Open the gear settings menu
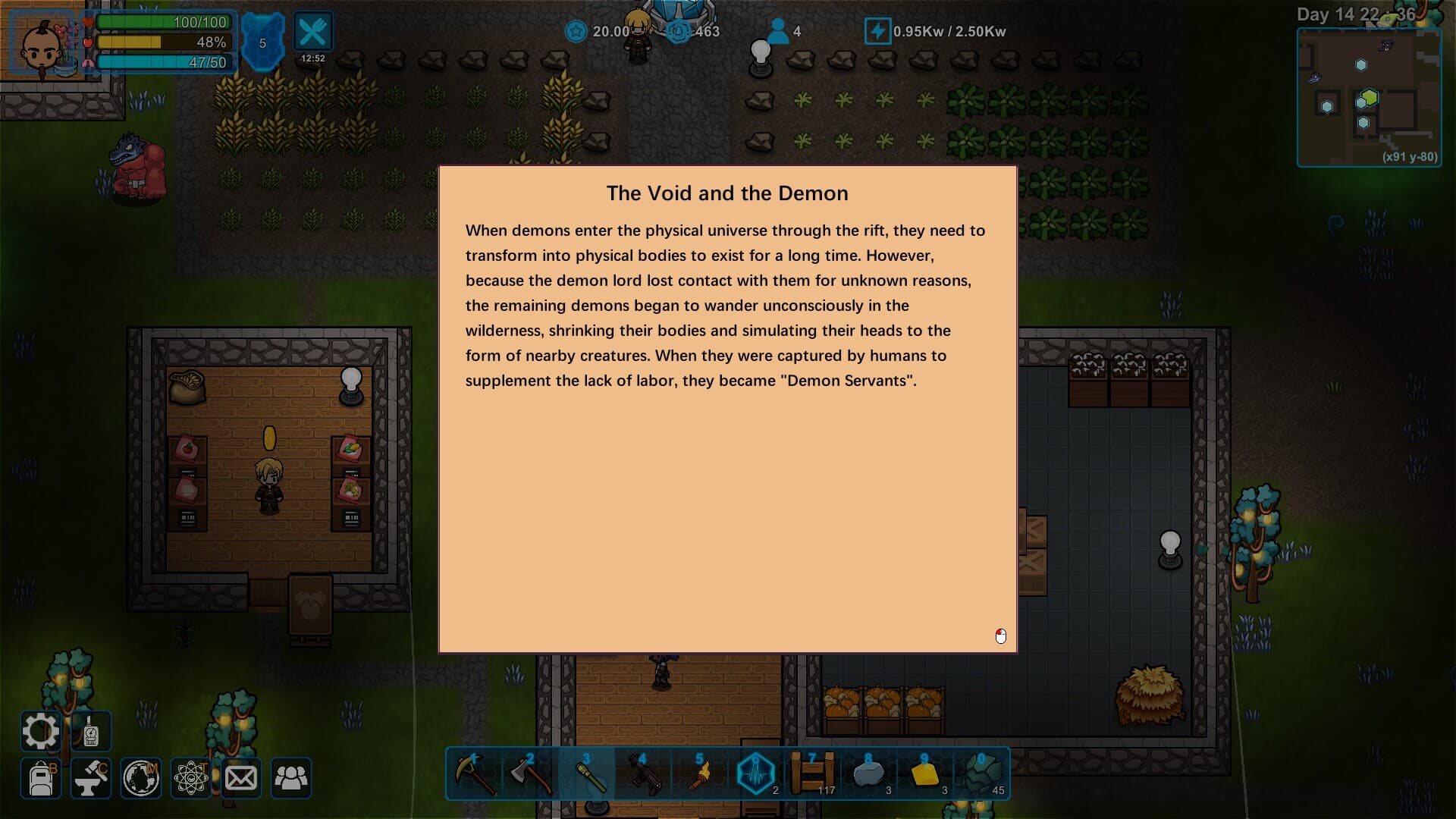Image resolution: width=1456 pixels, height=819 pixels. click(x=40, y=731)
